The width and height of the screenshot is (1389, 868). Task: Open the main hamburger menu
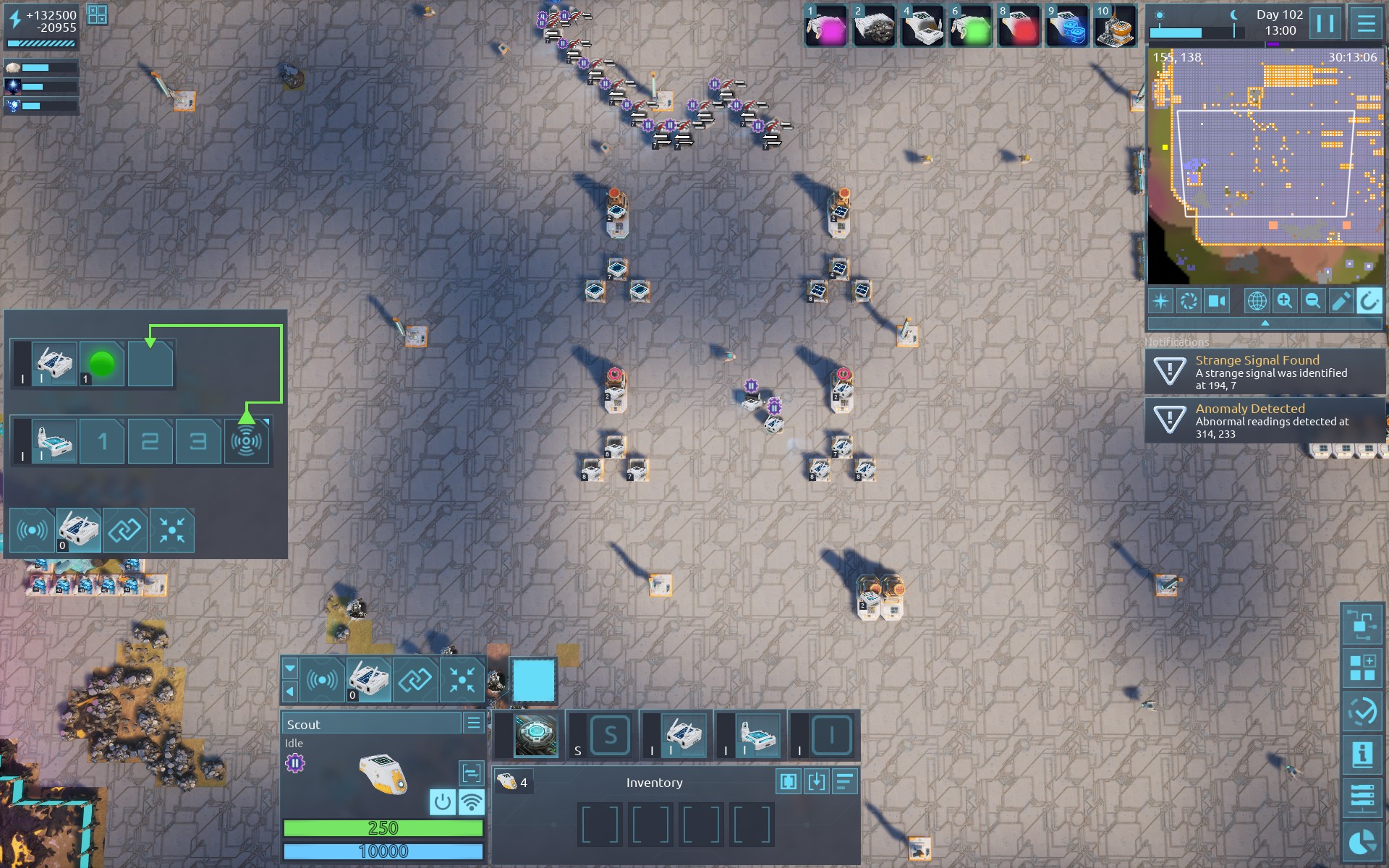pos(1366,24)
